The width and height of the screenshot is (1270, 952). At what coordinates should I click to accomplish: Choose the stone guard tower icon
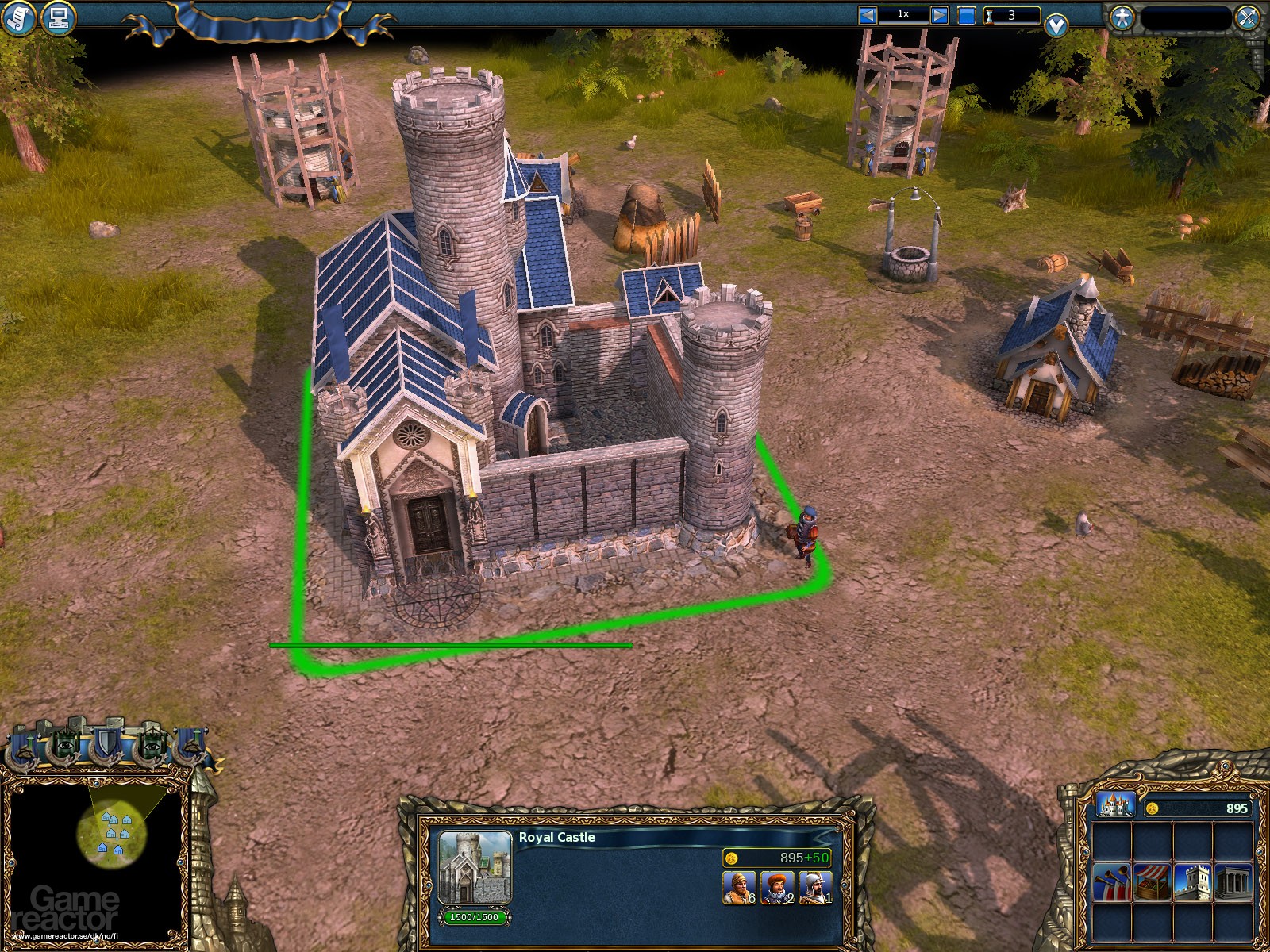point(1193,881)
